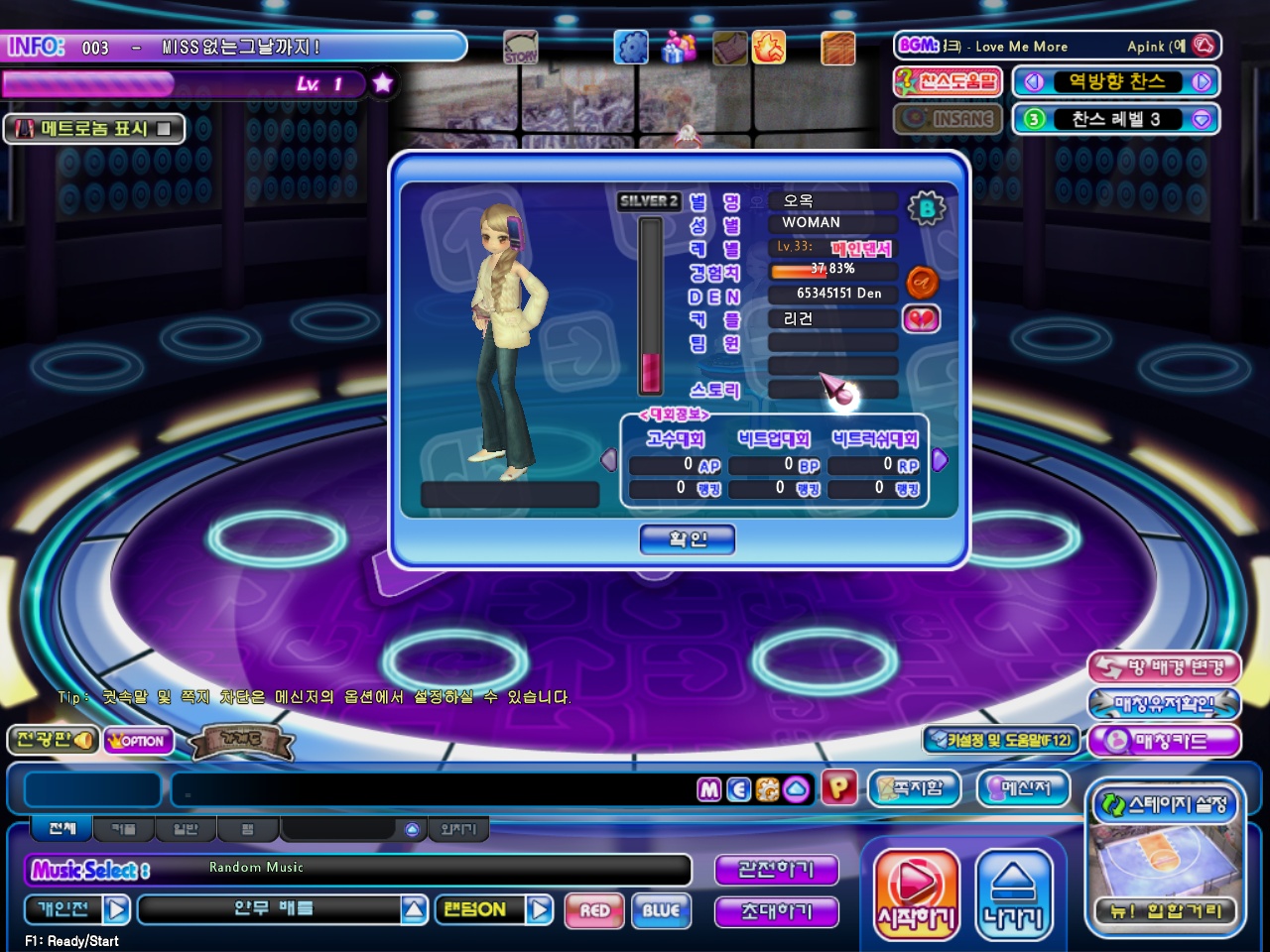
Task: Open the 매칭카드 matching card
Action: [1164, 741]
